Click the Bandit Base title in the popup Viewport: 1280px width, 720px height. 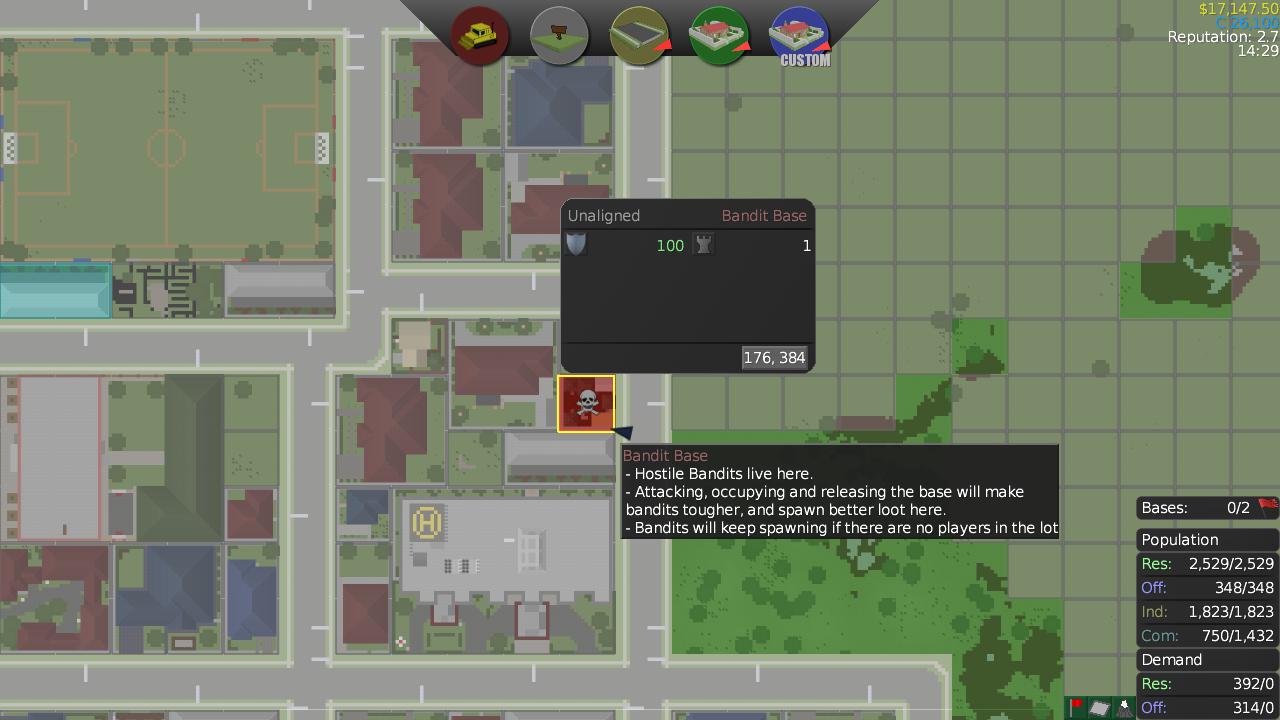click(764, 215)
